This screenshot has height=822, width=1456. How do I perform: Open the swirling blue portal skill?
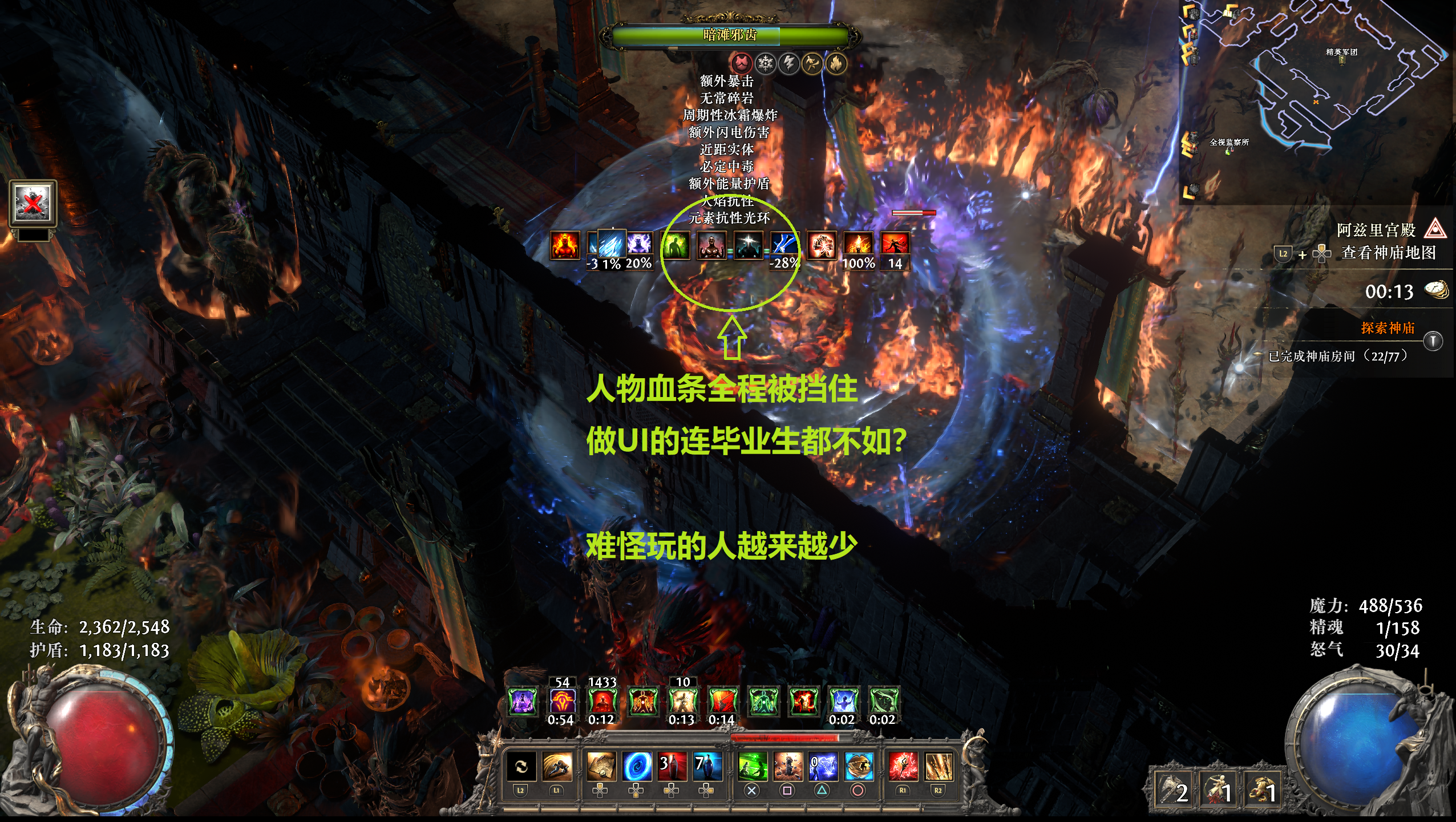coord(636,766)
